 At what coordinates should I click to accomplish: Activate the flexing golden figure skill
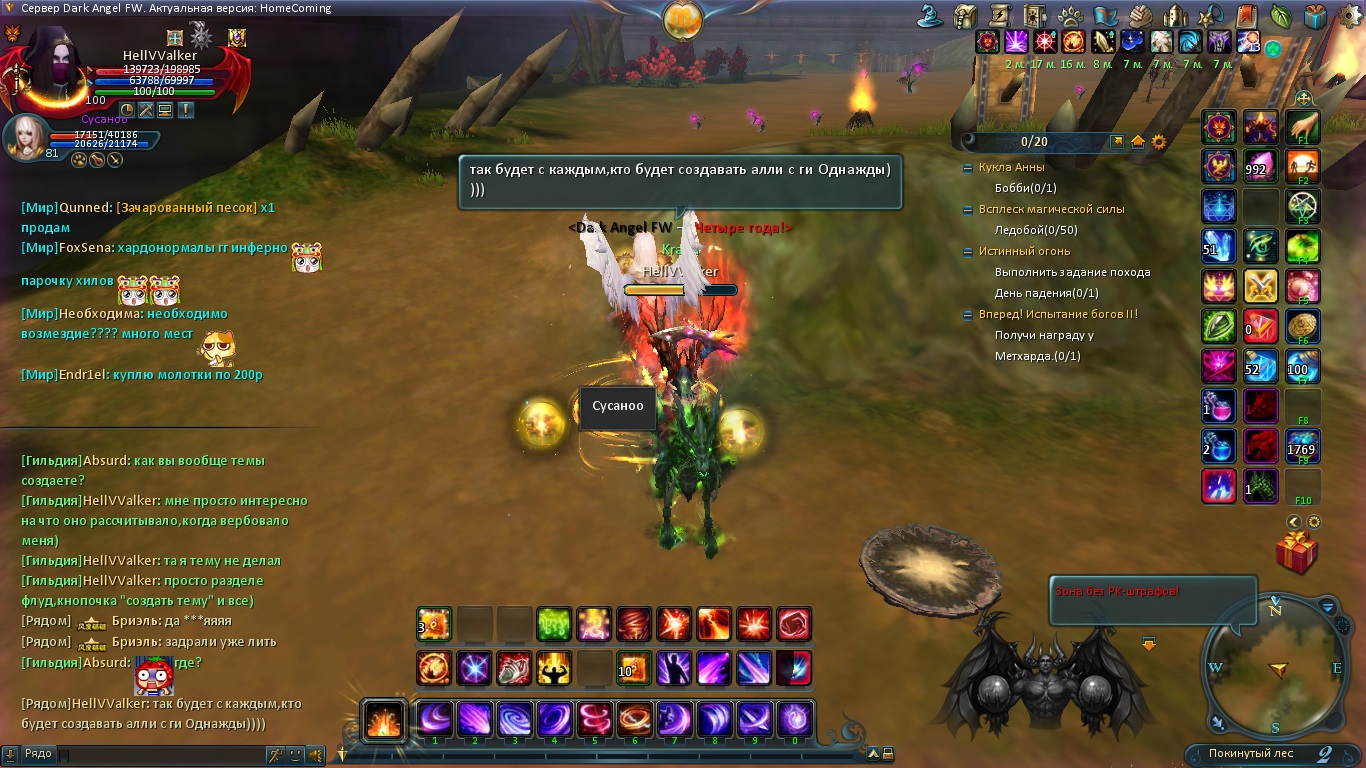(x=554, y=668)
